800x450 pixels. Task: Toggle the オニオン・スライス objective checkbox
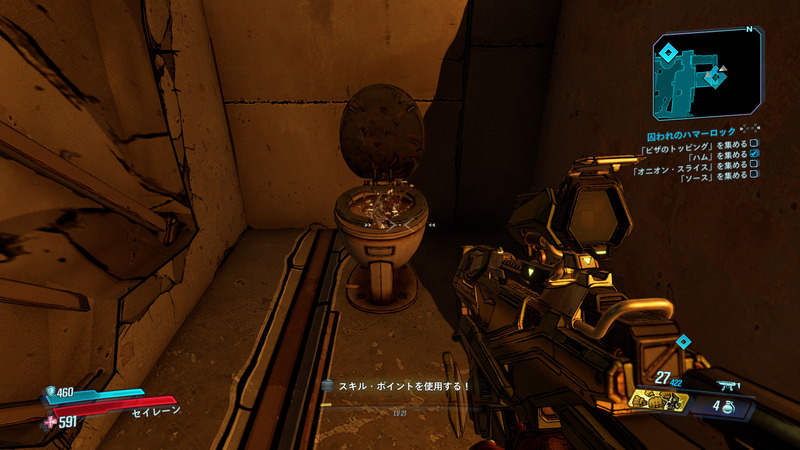754,165
